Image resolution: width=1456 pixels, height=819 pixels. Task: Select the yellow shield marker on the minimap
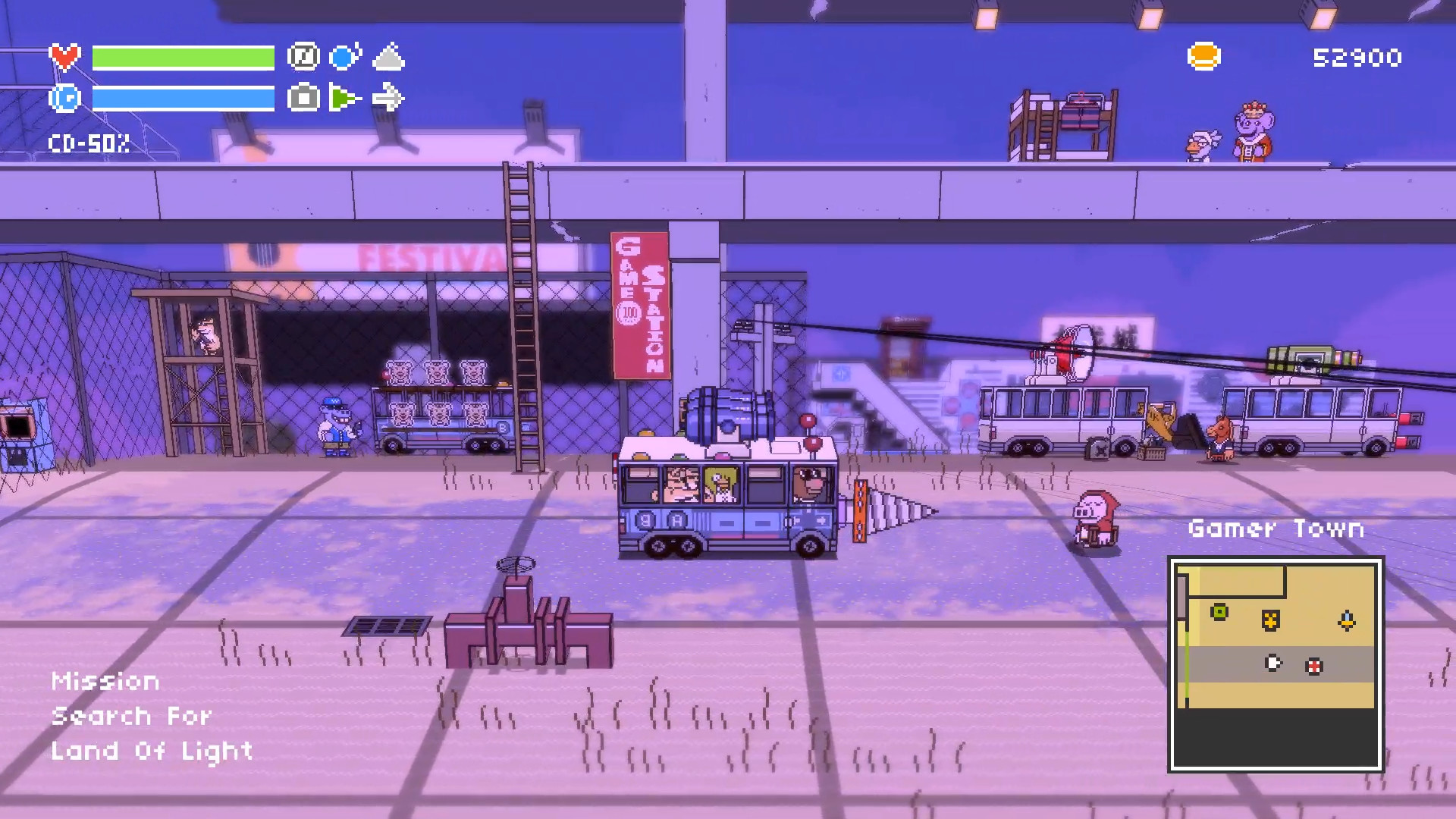(x=1271, y=620)
